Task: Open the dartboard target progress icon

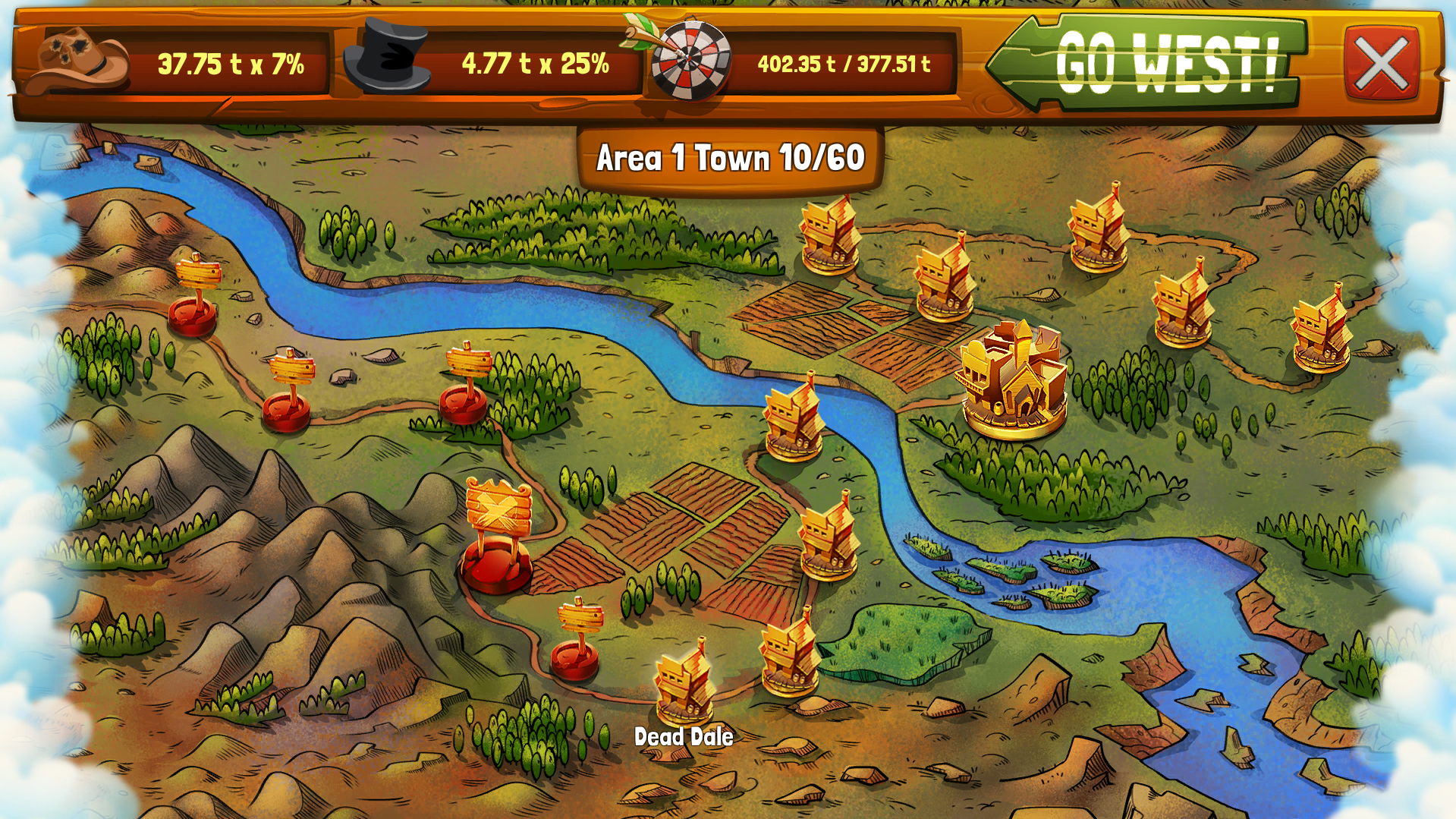Action: [x=689, y=61]
